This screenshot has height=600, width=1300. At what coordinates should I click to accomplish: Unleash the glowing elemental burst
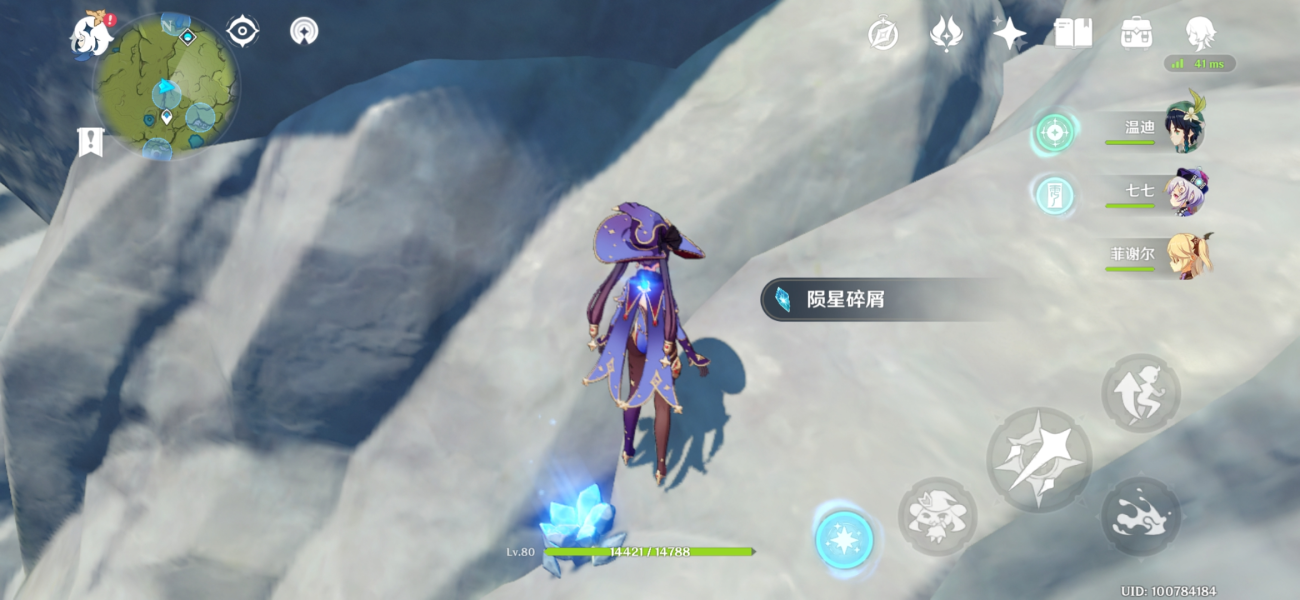click(844, 540)
